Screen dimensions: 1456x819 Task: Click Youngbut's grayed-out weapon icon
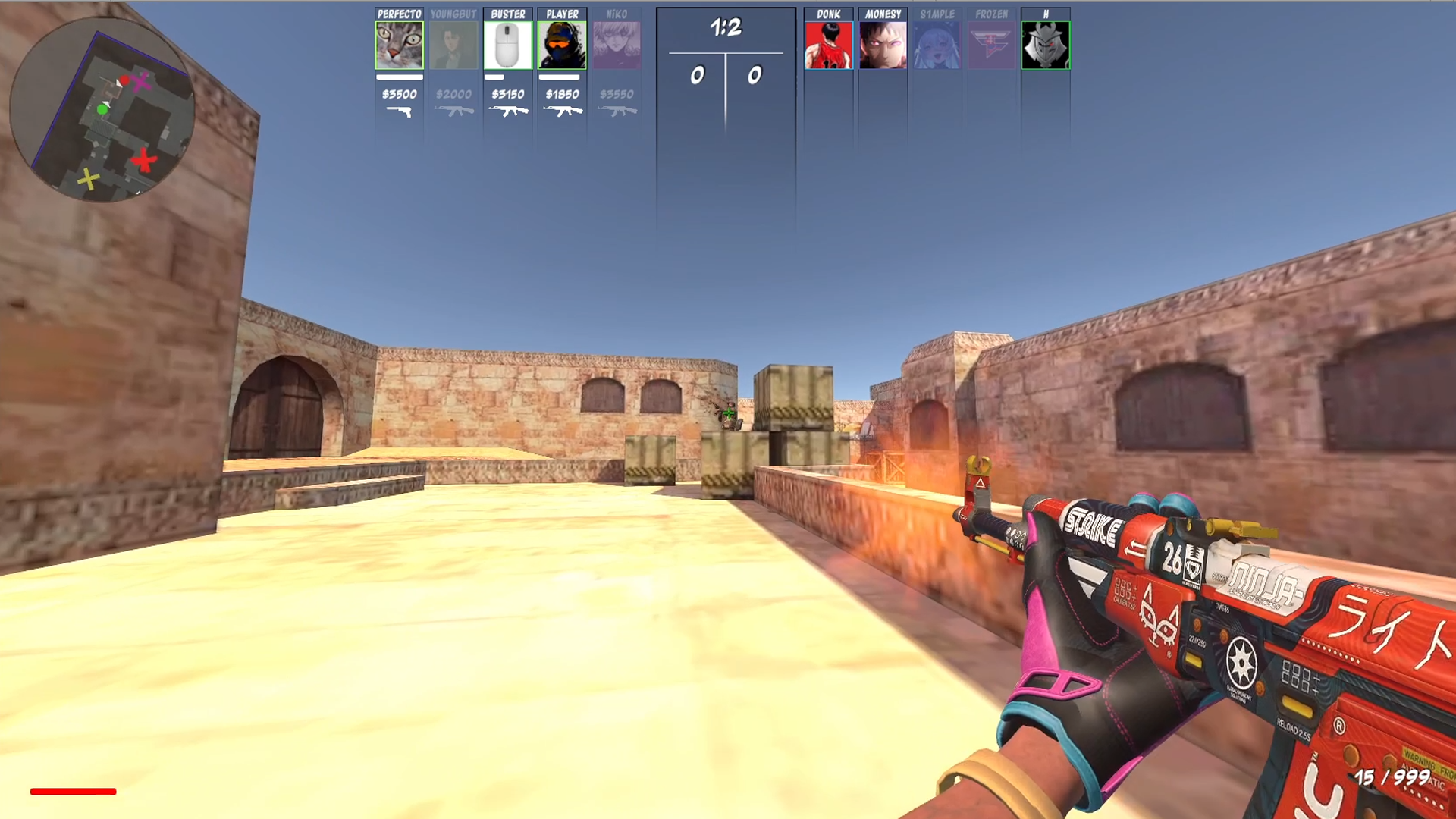pos(453,112)
